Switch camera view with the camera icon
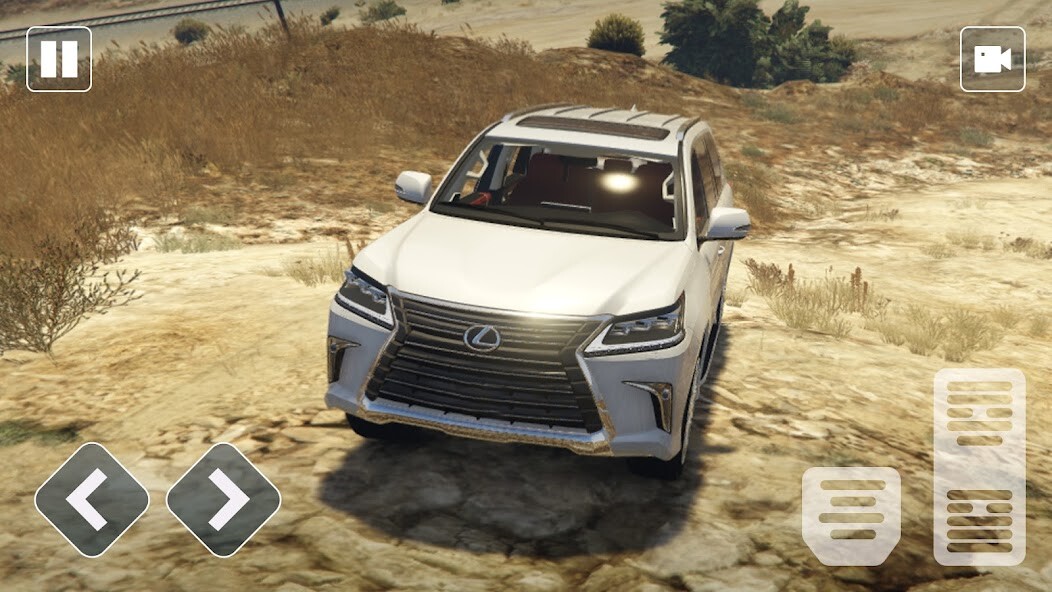Screen dimensions: 1052x592 pyautogui.click(x=992, y=59)
